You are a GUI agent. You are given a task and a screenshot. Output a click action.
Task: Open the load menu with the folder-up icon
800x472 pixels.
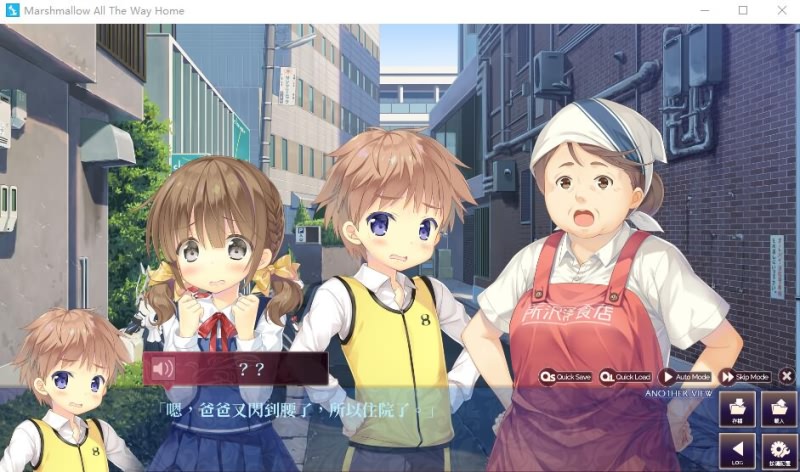(x=779, y=410)
